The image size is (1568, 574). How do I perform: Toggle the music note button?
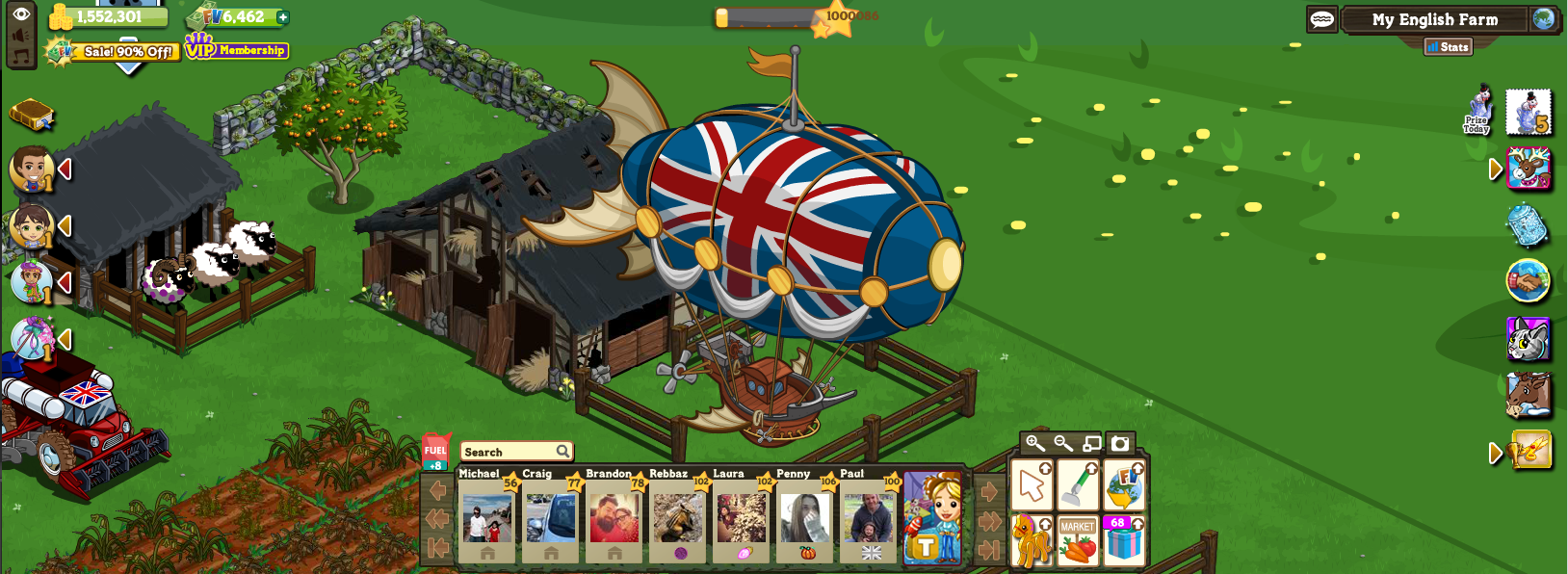21,56
